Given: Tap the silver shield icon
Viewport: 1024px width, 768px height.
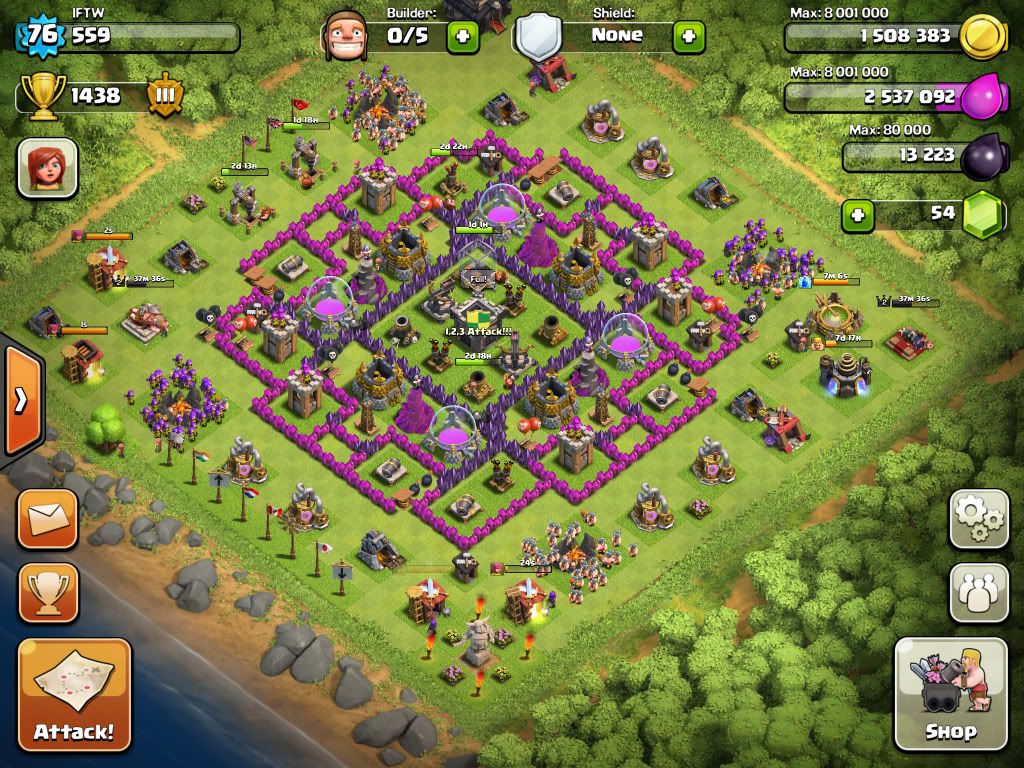Looking at the screenshot, I should [x=537, y=37].
